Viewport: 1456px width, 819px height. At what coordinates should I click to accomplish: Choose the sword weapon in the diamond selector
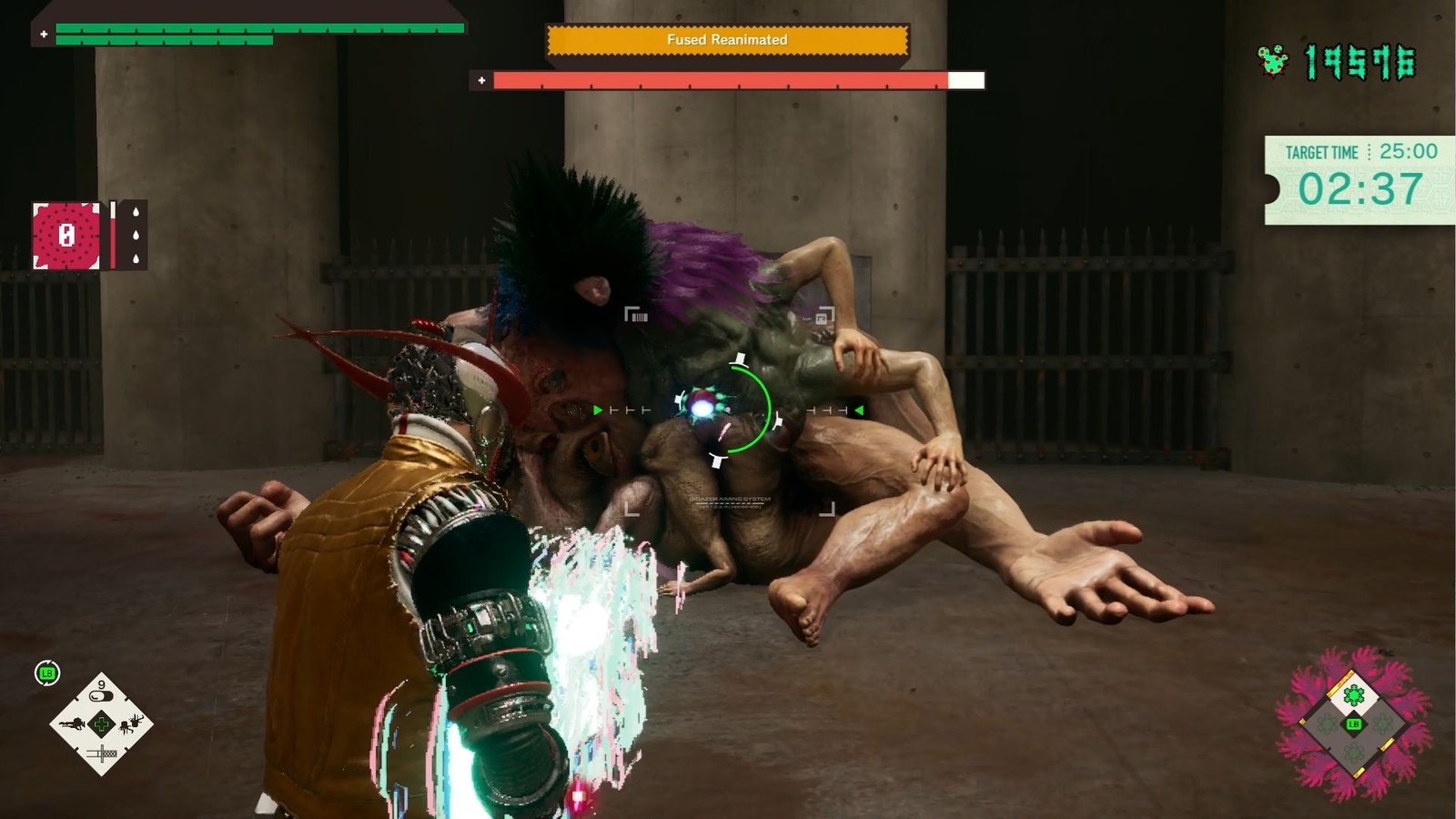(101, 753)
